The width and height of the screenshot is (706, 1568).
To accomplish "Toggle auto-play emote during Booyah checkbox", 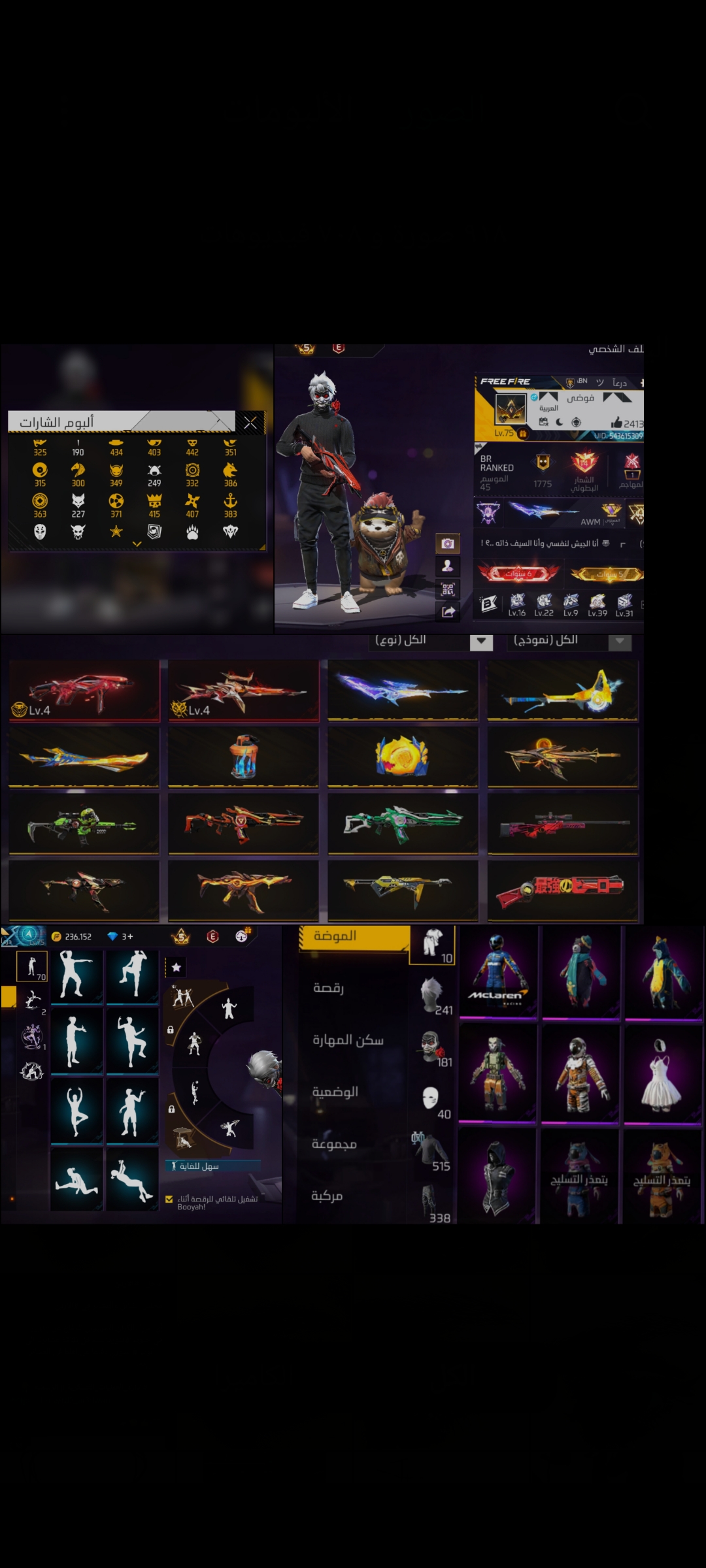I will pyautogui.click(x=169, y=1199).
